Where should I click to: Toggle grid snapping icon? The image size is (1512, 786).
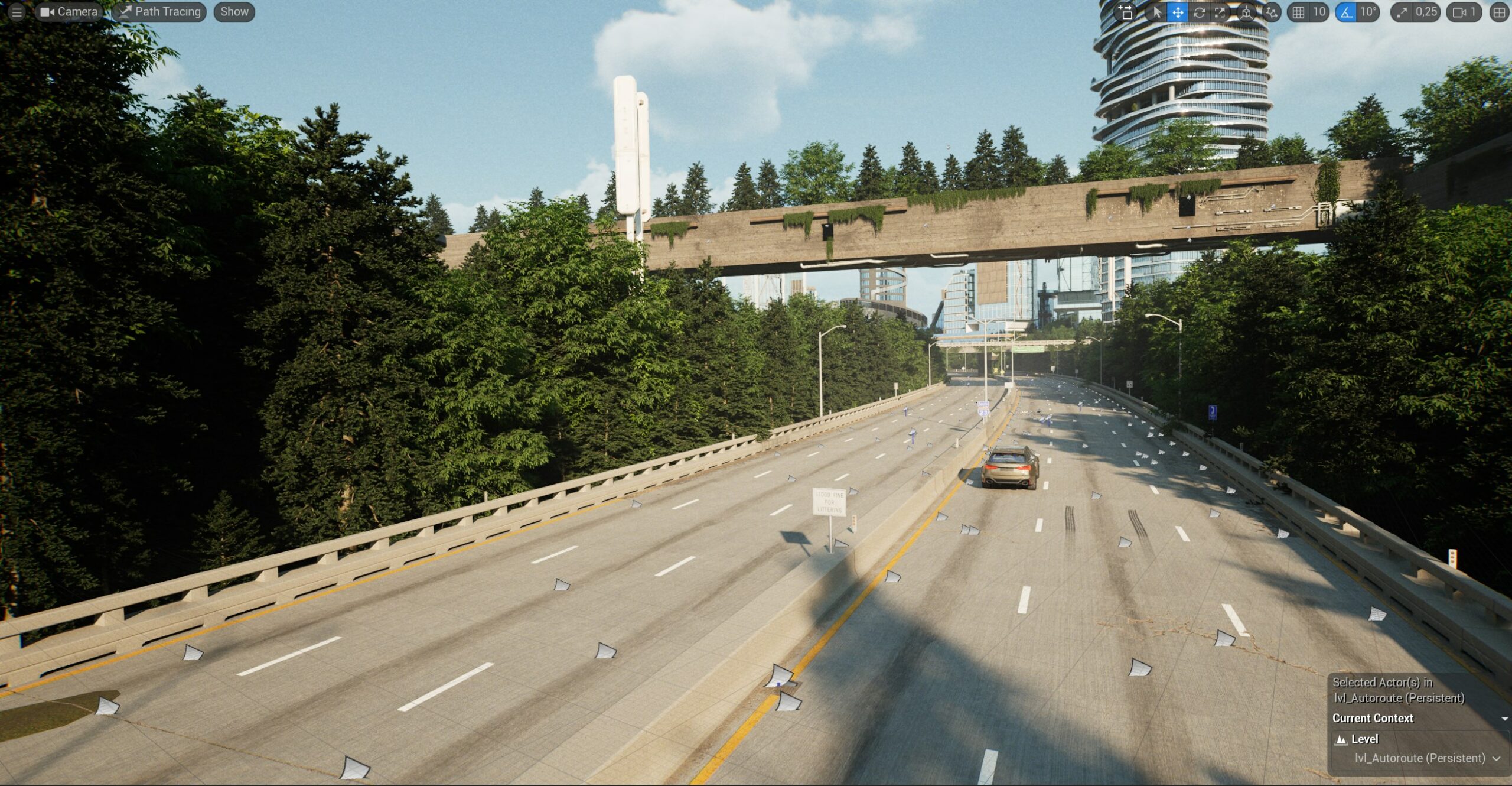coord(1299,12)
